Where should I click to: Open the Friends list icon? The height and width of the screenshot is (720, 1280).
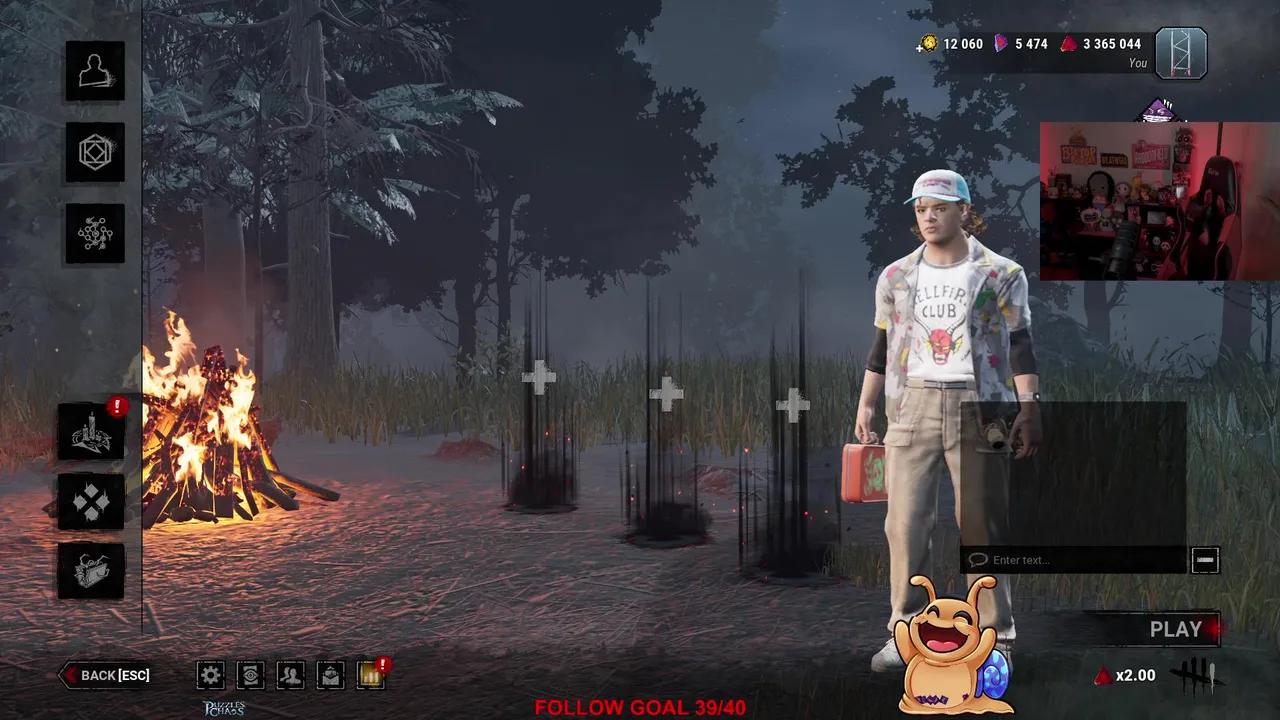290,675
